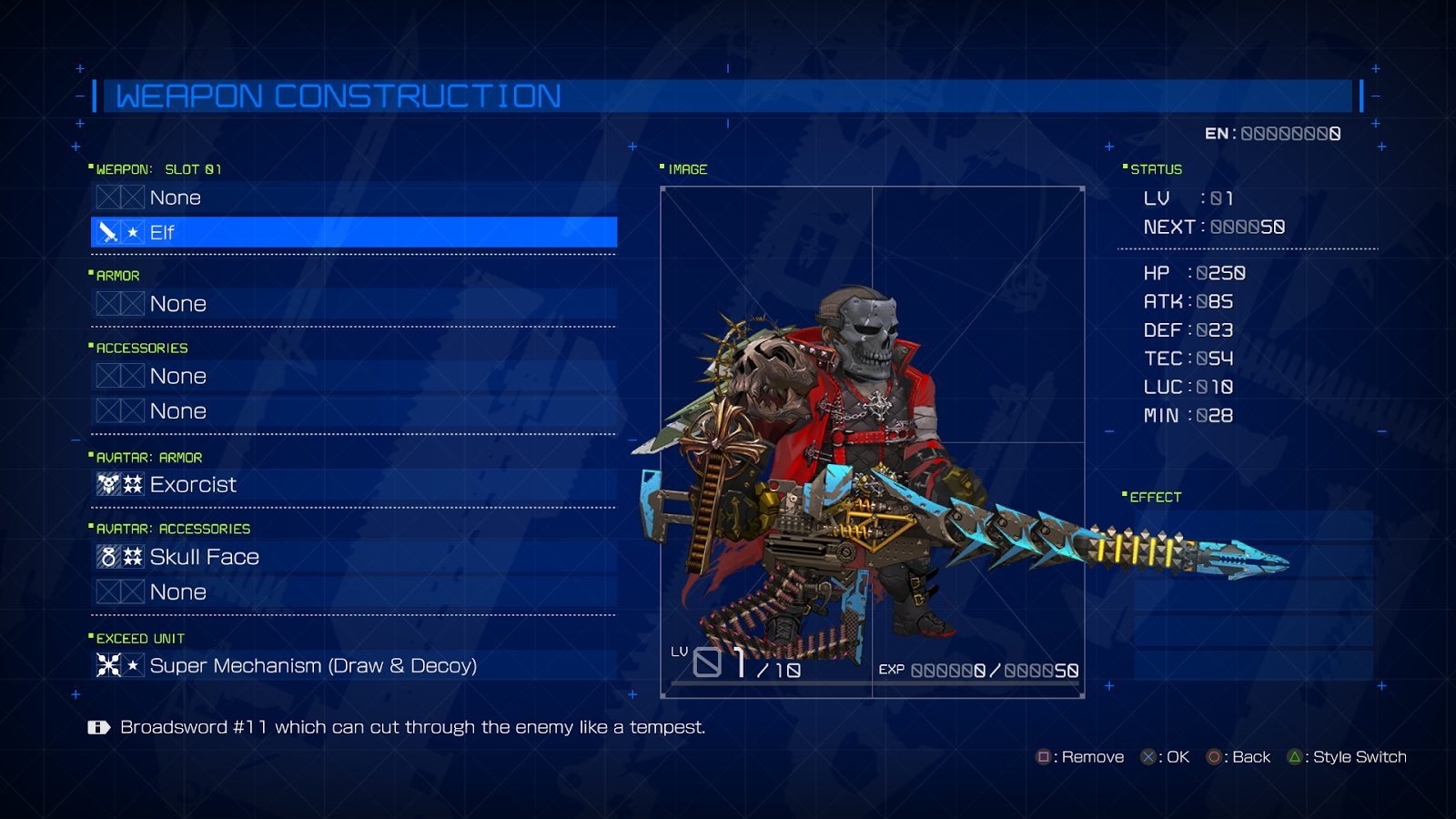Open the empty Armor slot
1456x819 pixels.
(353, 304)
